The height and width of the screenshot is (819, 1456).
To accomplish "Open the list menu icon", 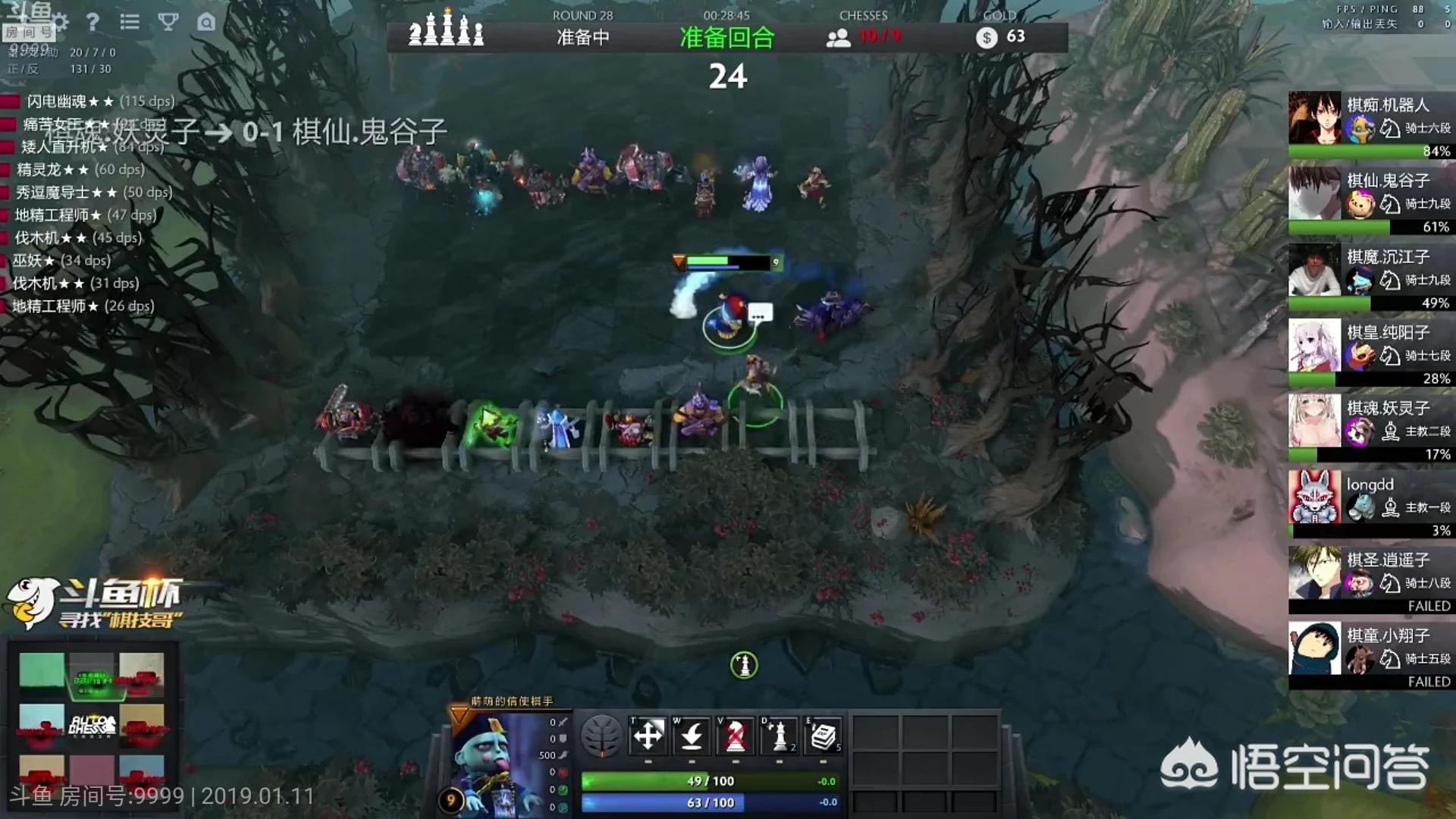I will pyautogui.click(x=130, y=22).
